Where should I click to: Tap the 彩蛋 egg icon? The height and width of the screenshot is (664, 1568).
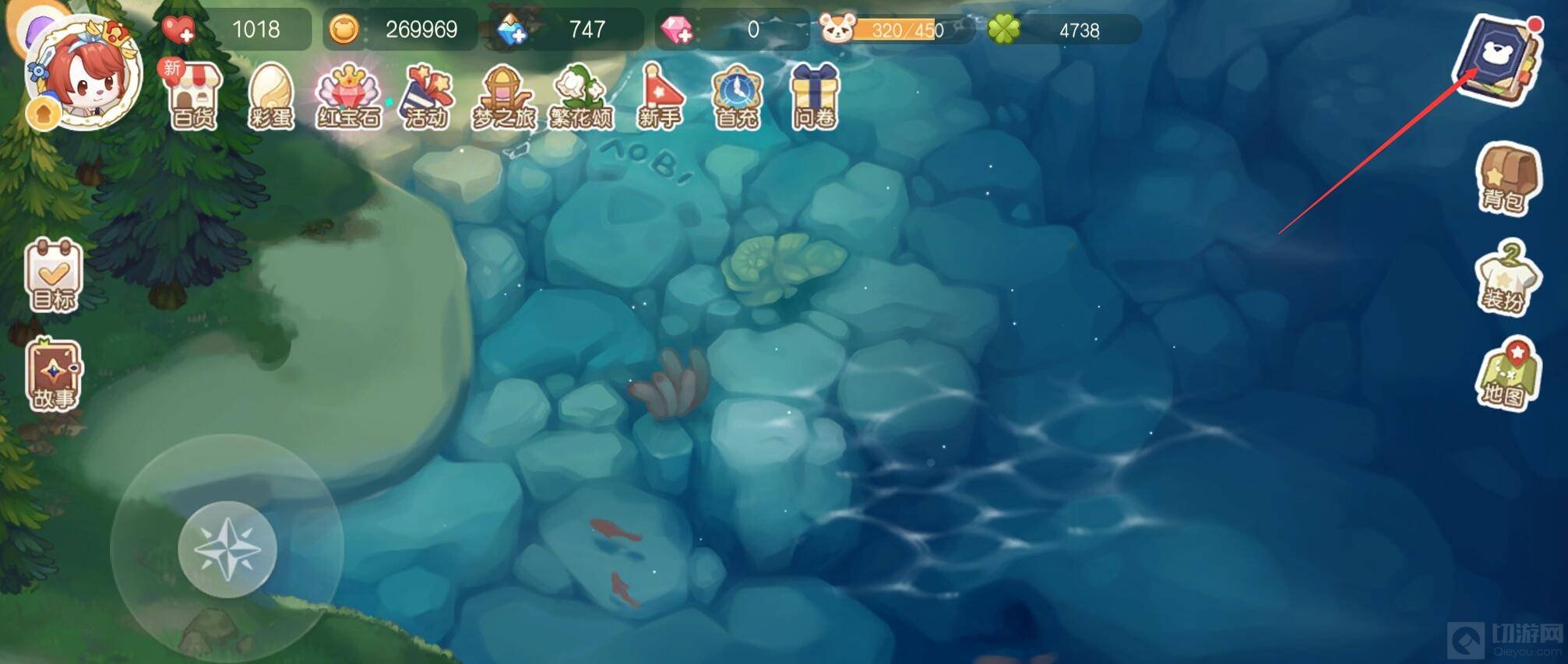[270, 97]
